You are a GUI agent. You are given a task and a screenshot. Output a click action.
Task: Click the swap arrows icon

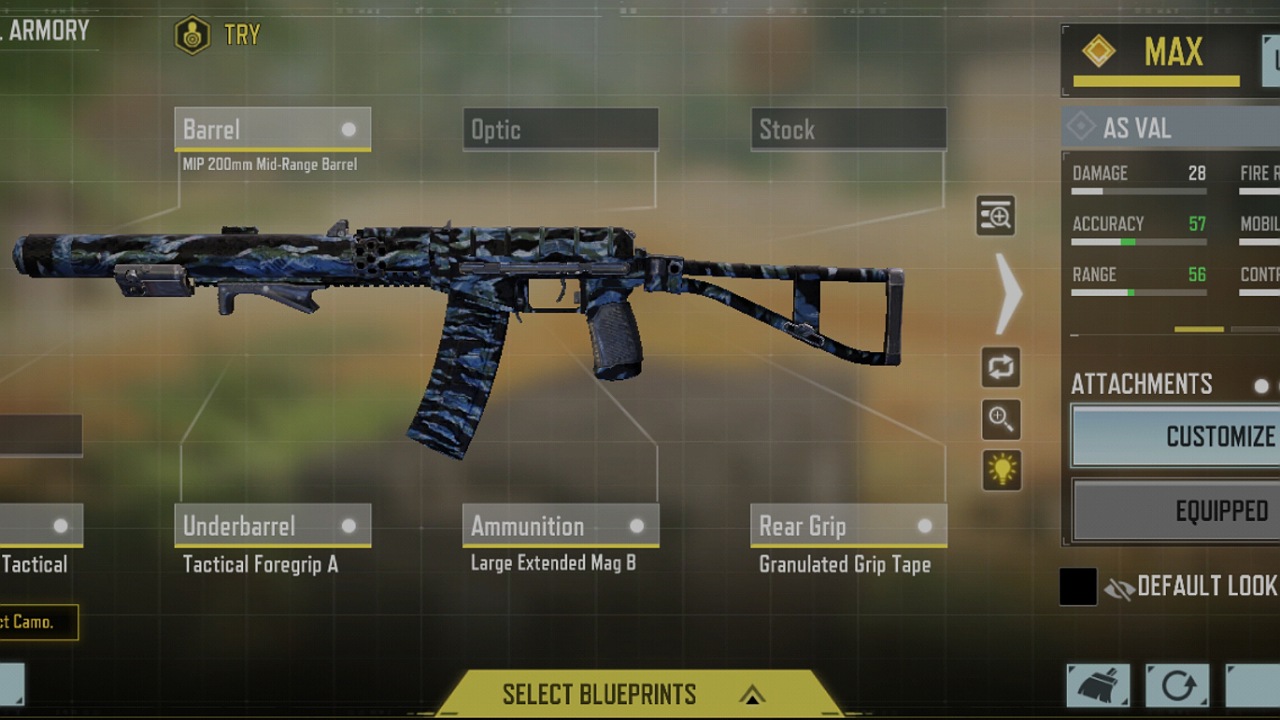pos(1001,367)
